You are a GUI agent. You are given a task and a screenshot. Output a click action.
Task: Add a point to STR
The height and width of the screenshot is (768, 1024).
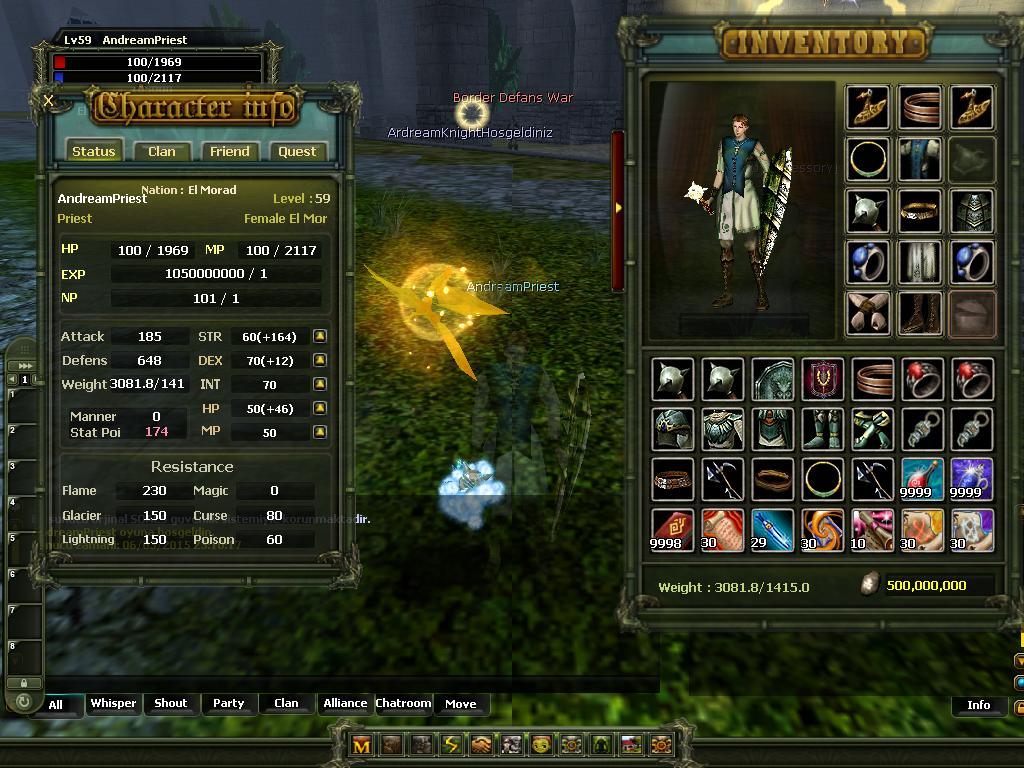320,337
